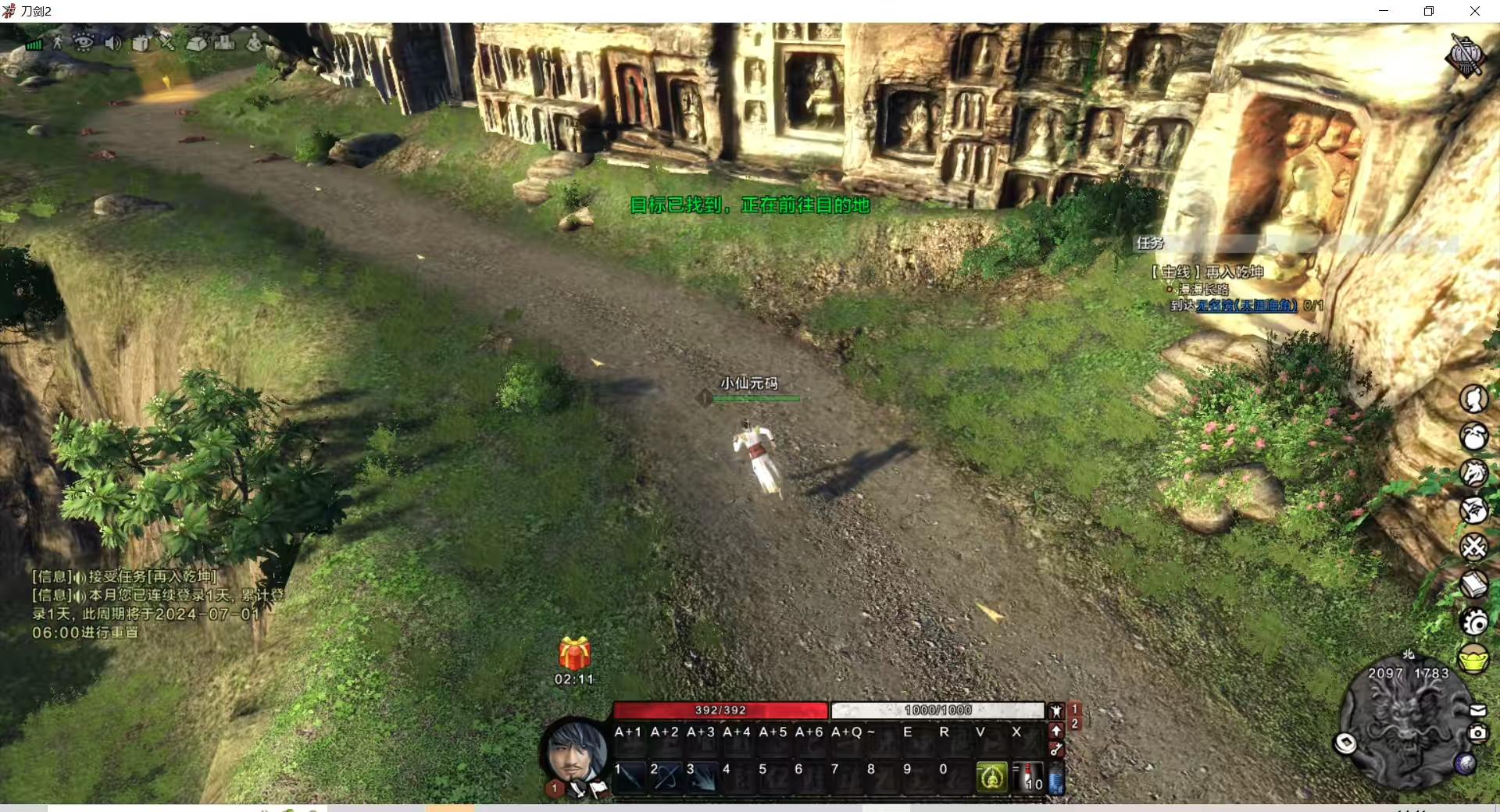Claim the red gift box reward
The width and height of the screenshot is (1500, 812).
574,654
